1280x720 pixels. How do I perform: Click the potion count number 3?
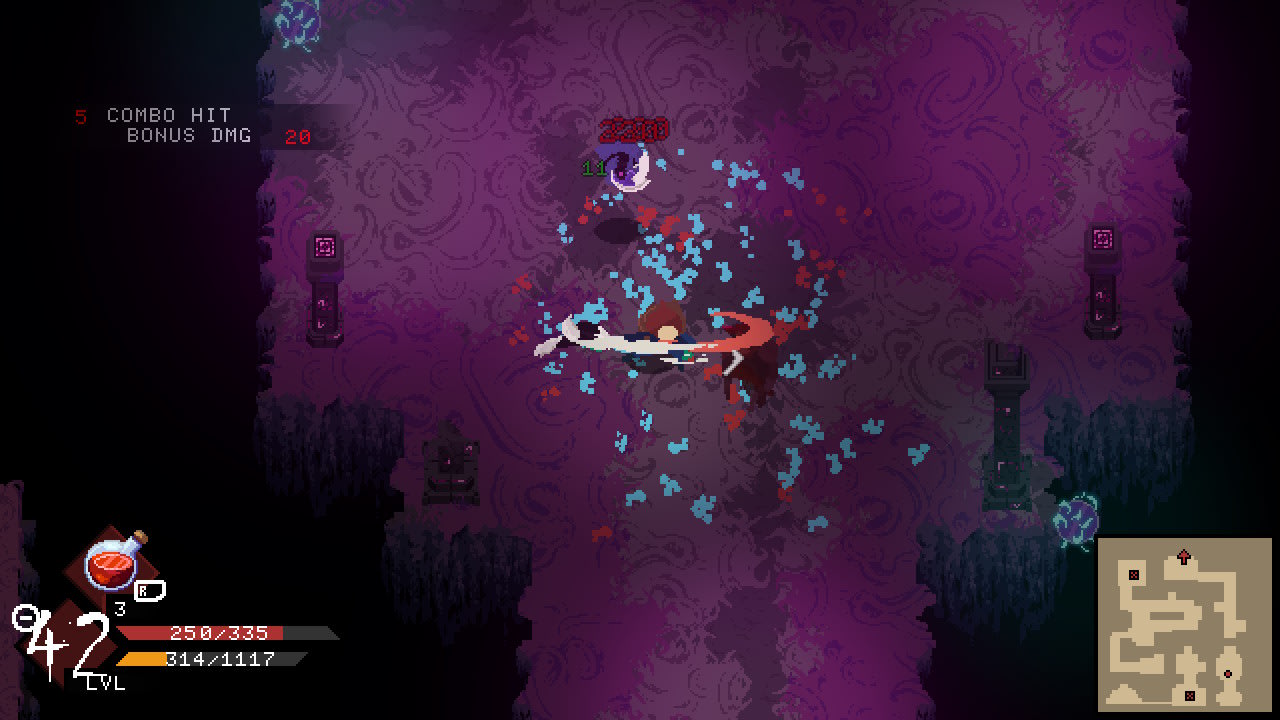tap(120, 607)
